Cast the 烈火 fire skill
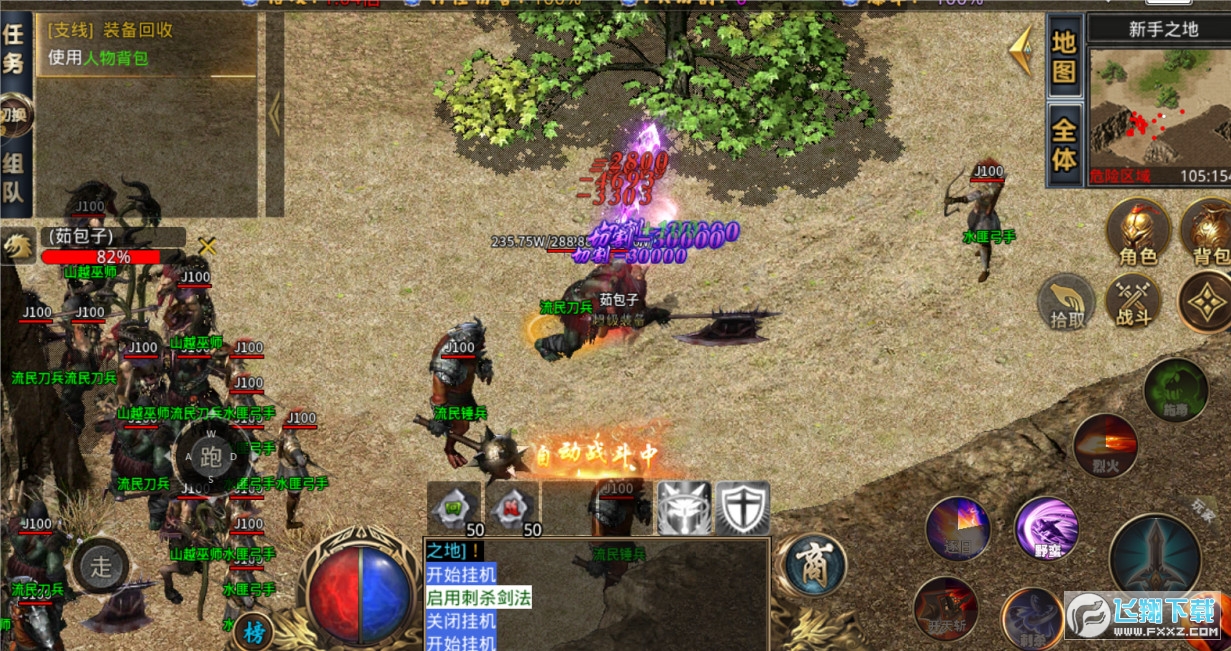The height and width of the screenshot is (651, 1231). tap(1105, 445)
